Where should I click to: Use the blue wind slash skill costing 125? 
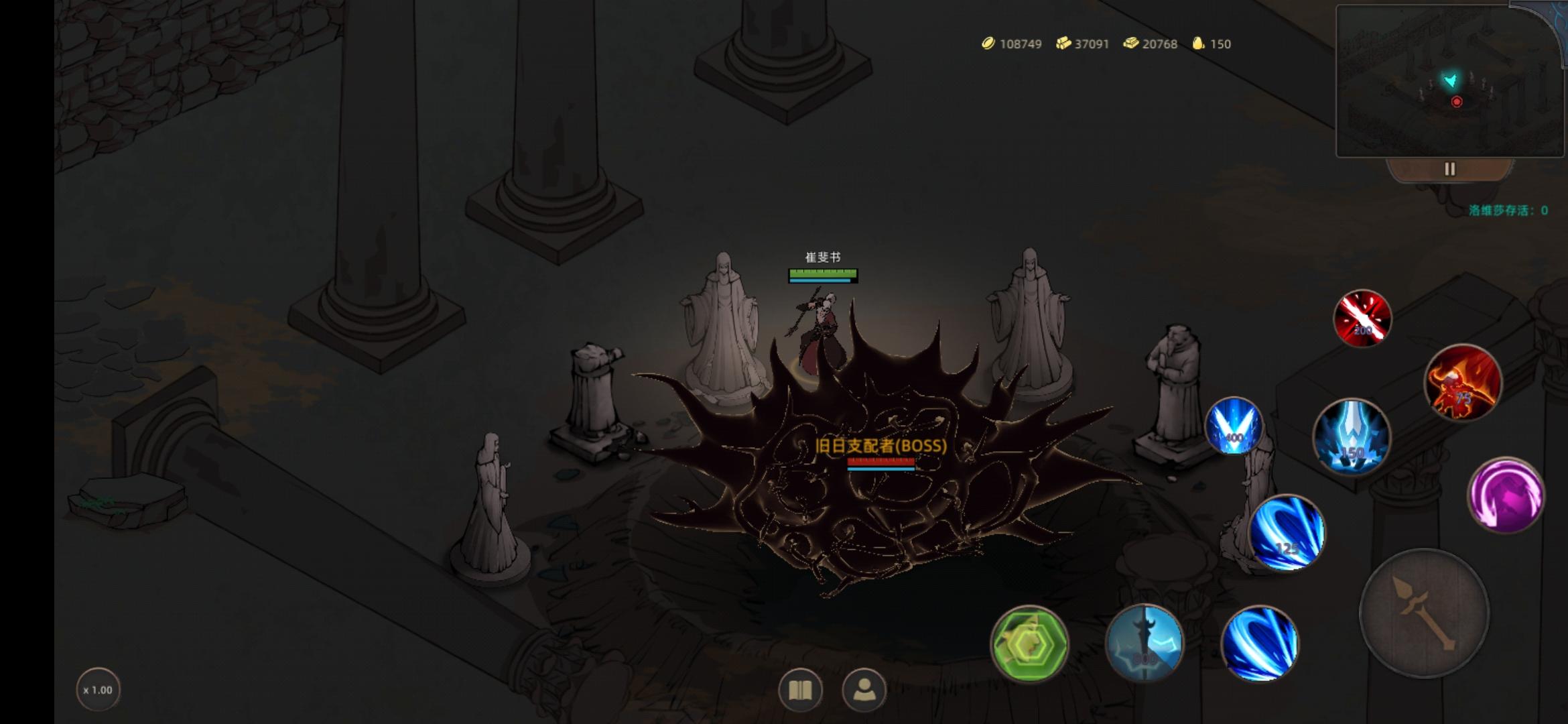pyautogui.click(x=1288, y=533)
